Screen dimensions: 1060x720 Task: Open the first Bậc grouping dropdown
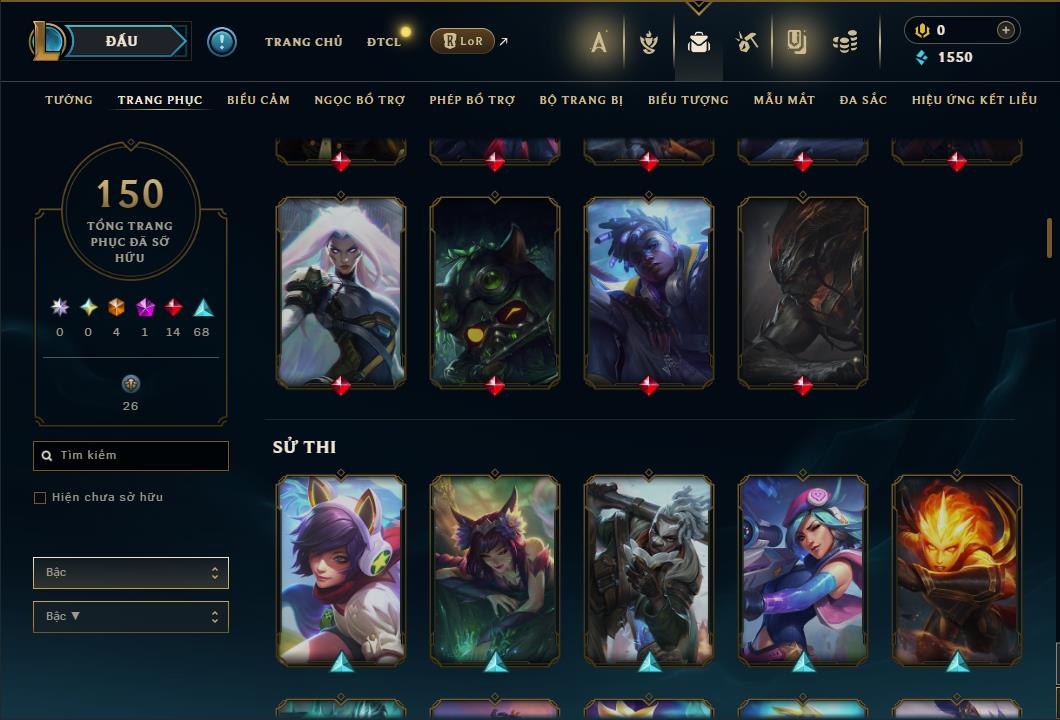pos(131,573)
